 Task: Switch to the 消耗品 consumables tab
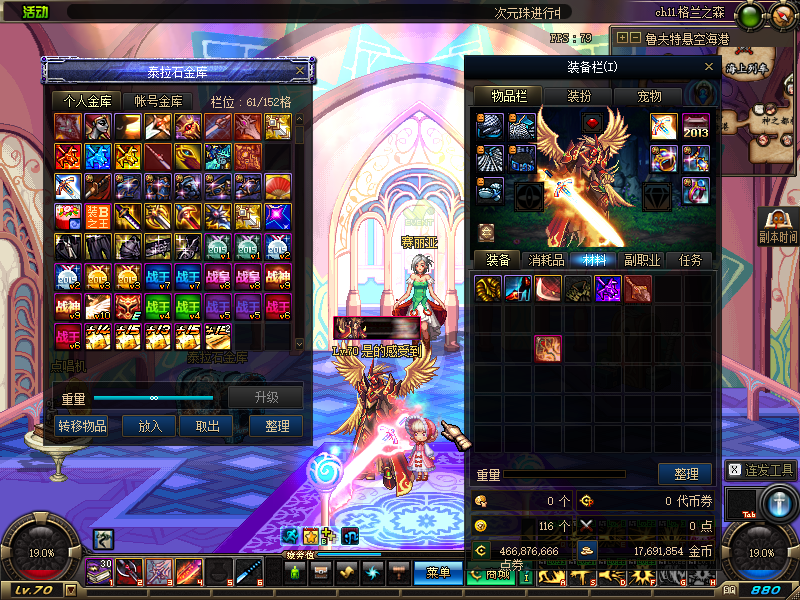coord(545,260)
